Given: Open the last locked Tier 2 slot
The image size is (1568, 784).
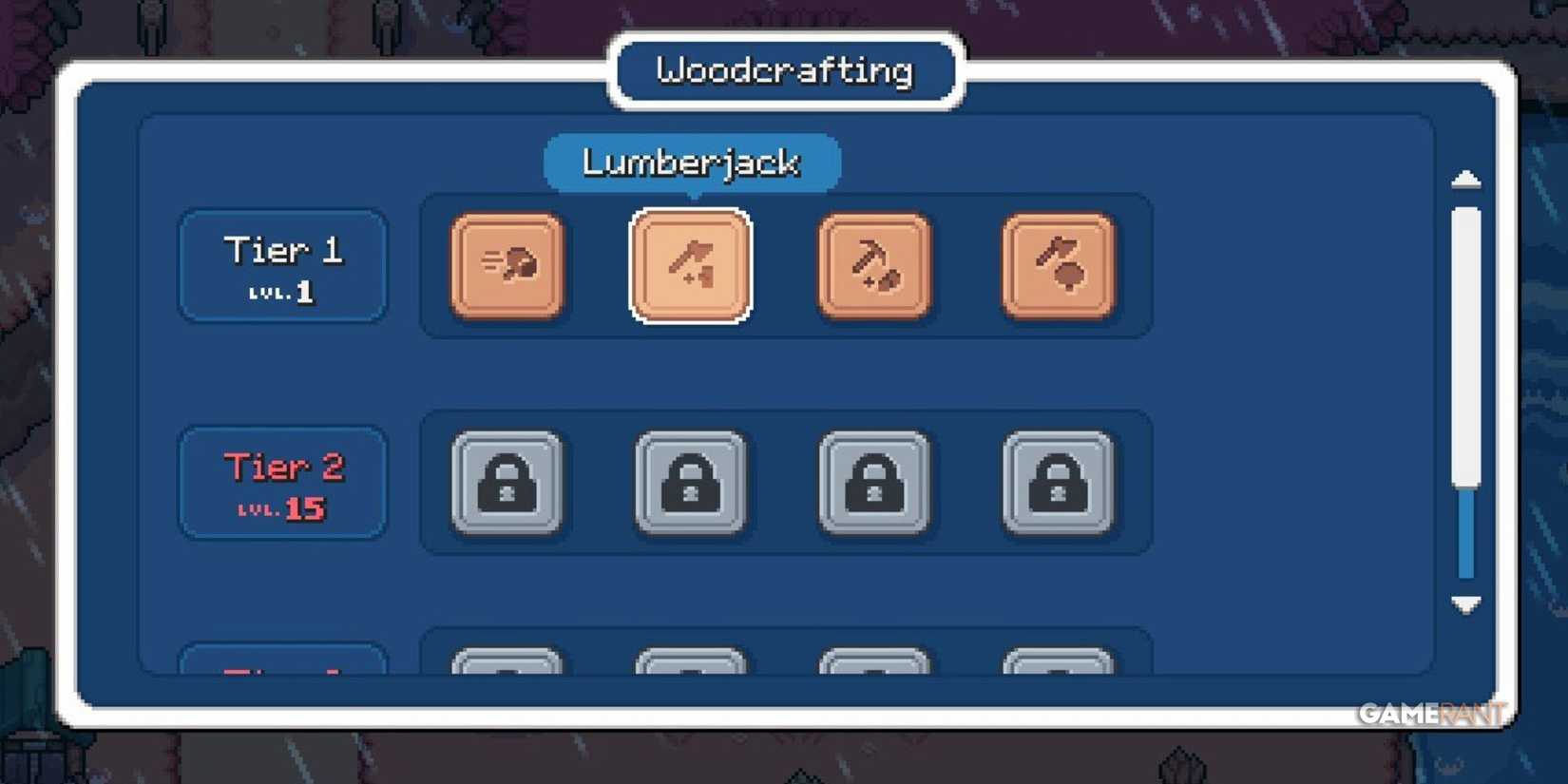Looking at the screenshot, I should [1058, 483].
